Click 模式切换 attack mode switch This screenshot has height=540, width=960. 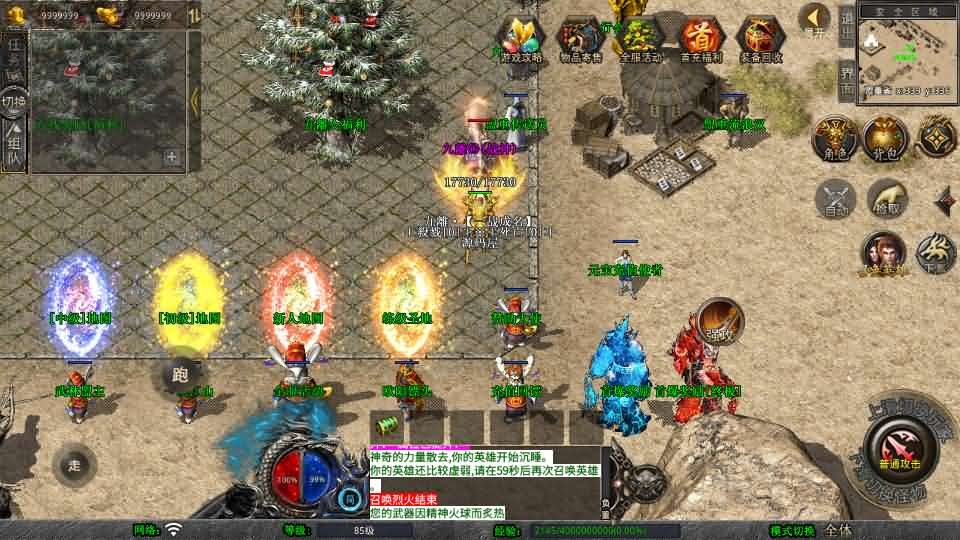(792, 530)
